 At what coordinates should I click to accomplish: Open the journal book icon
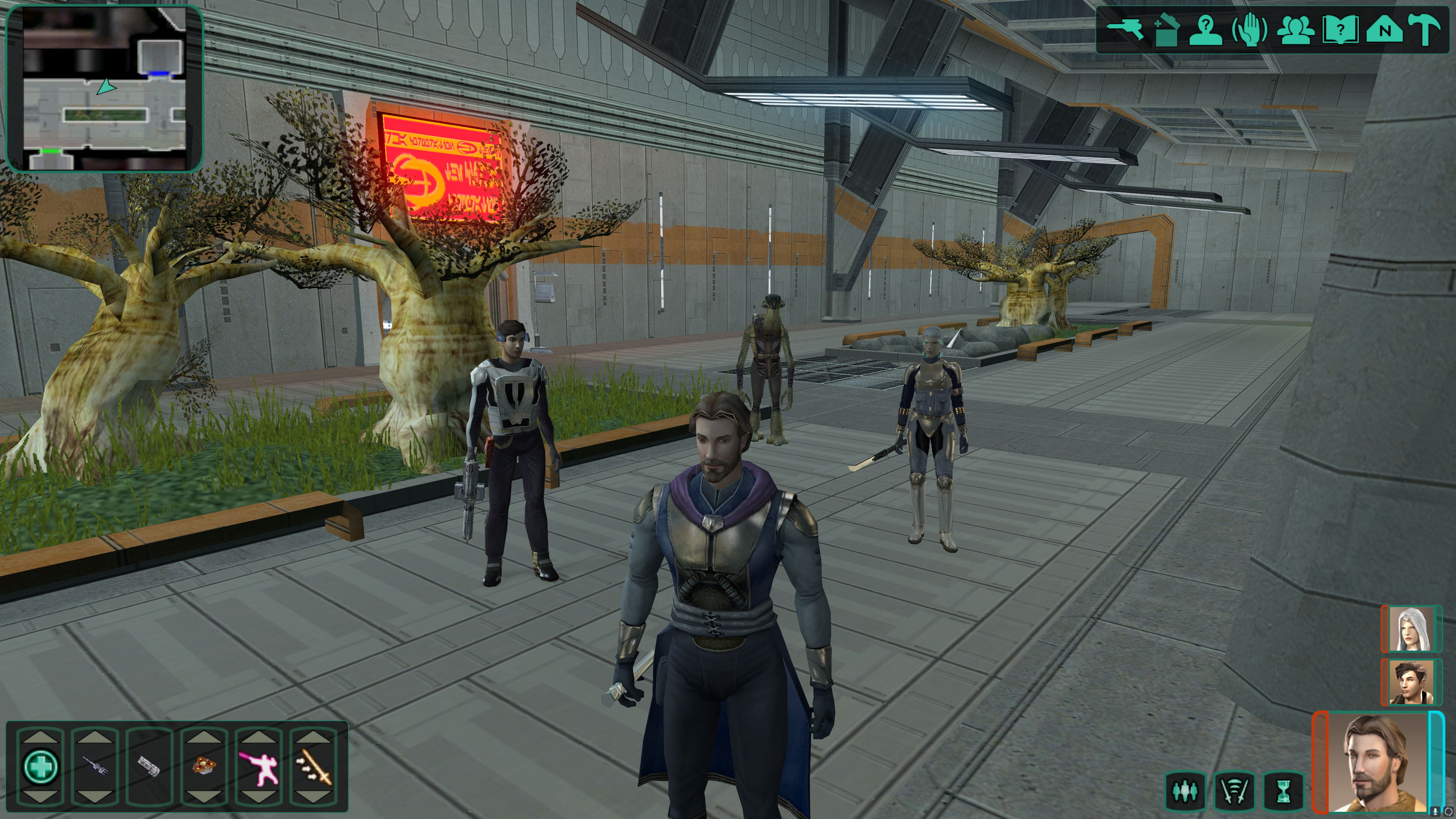1340,30
